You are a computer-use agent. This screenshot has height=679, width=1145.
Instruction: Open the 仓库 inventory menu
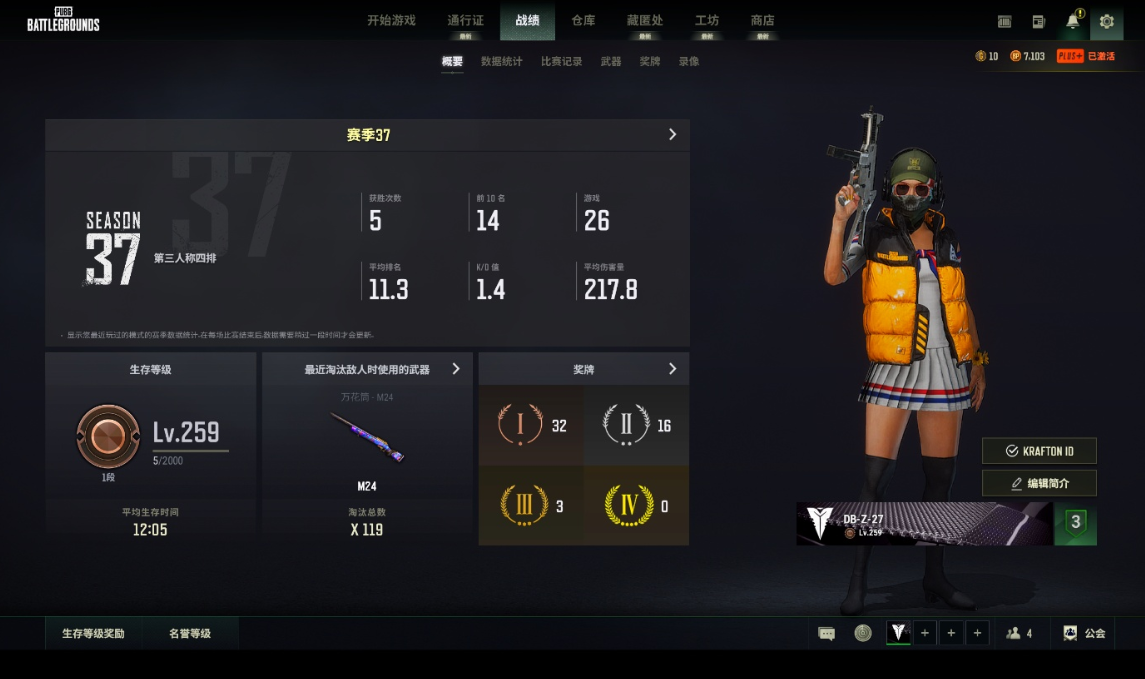pos(583,20)
